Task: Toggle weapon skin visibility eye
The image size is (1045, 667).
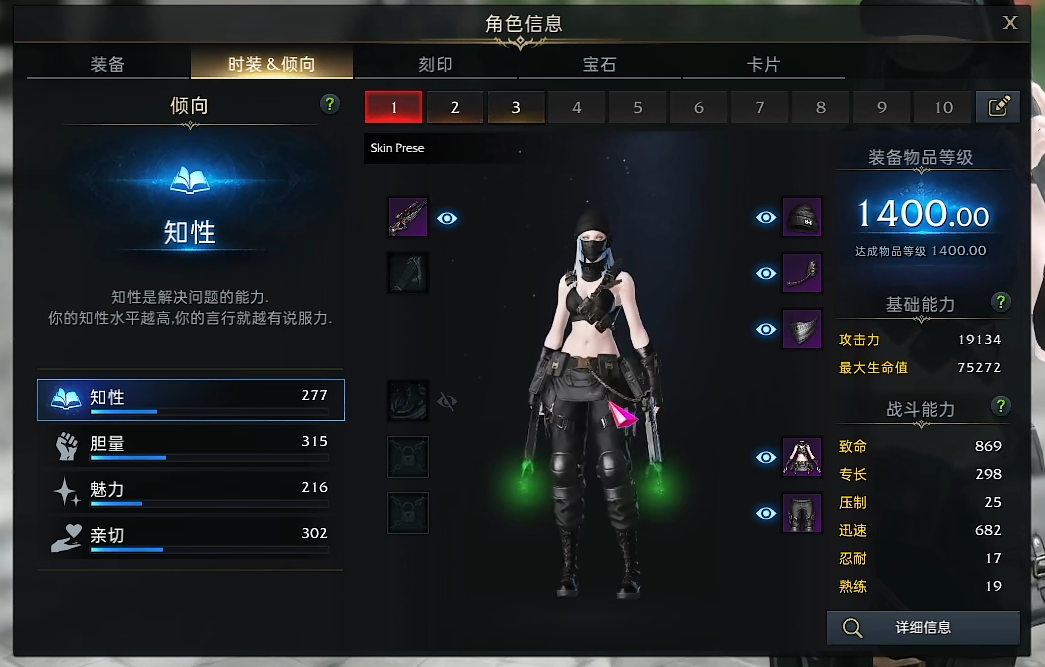Action: pyautogui.click(x=447, y=217)
